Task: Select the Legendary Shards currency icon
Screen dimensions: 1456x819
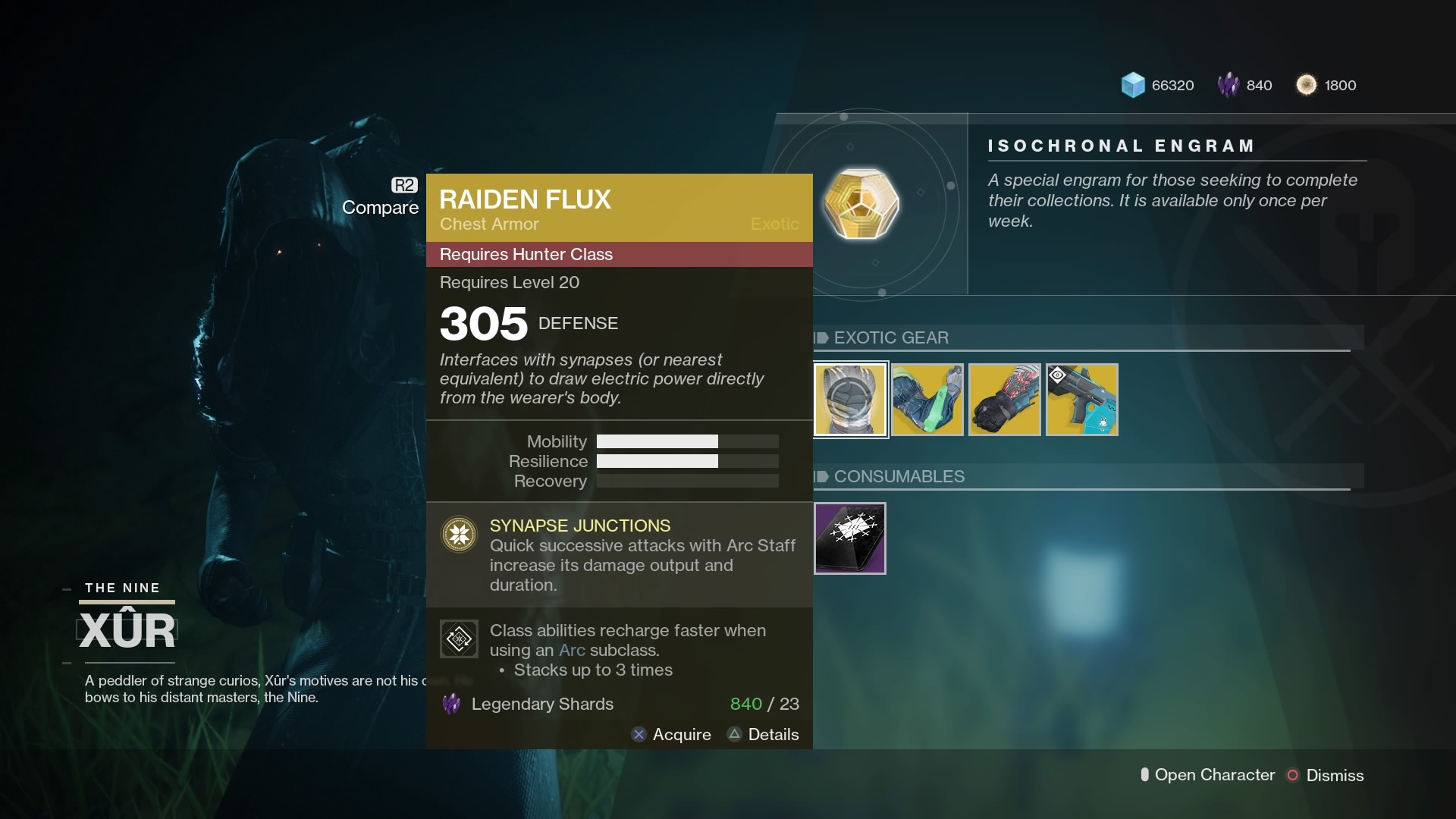Action: (x=1227, y=85)
